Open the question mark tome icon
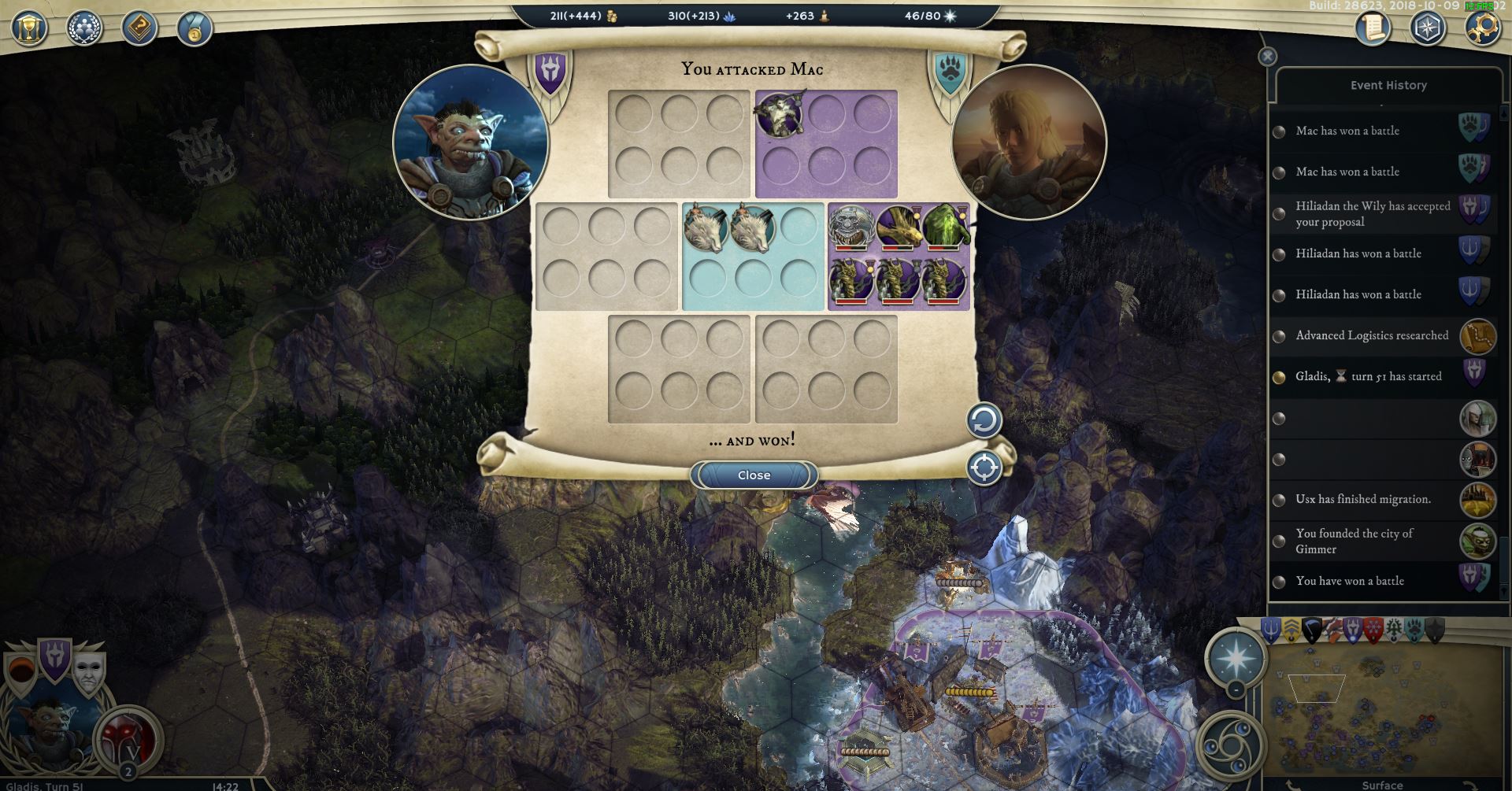 click(x=139, y=28)
